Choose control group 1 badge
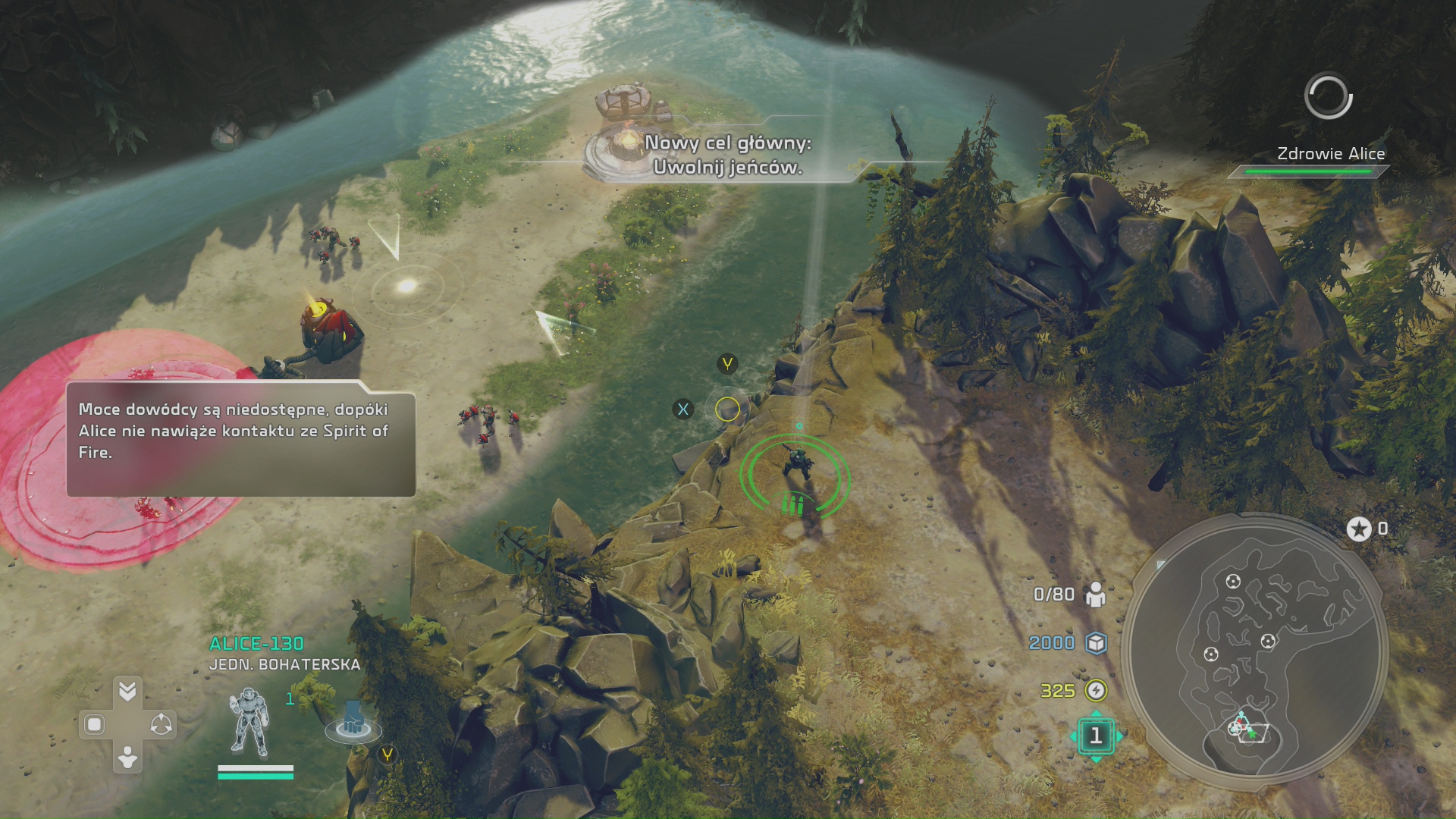The image size is (1456, 819). [1096, 736]
